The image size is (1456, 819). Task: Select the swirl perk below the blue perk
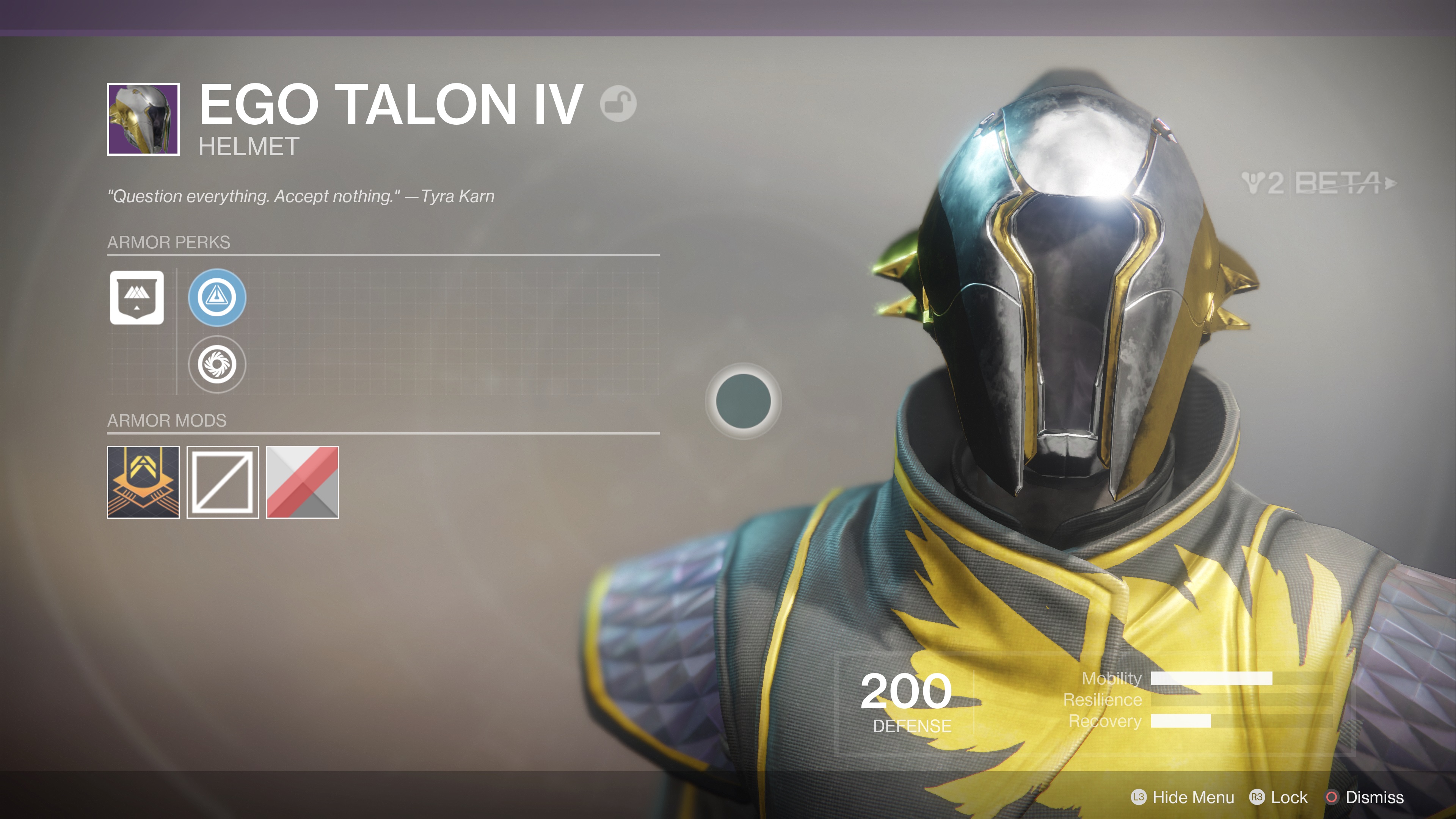point(218,365)
